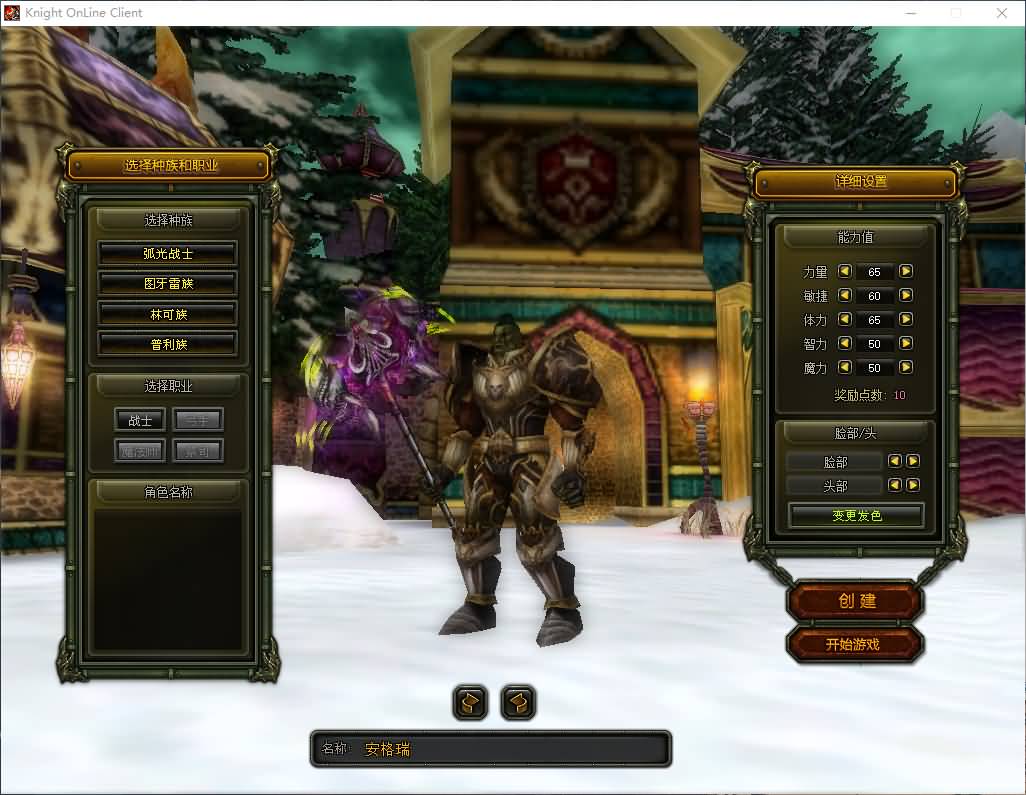Choose the 战士 class
This screenshot has width=1026, height=795.
140,421
